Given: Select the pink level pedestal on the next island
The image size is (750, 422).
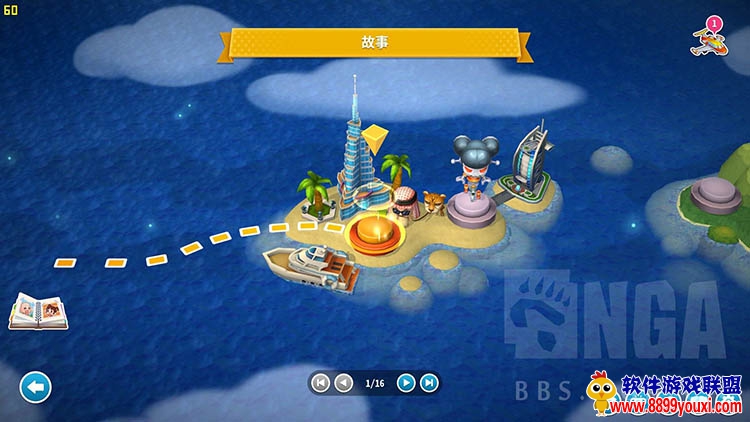Looking at the screenshot, I should pyautogui.click(x=712, y=192).
